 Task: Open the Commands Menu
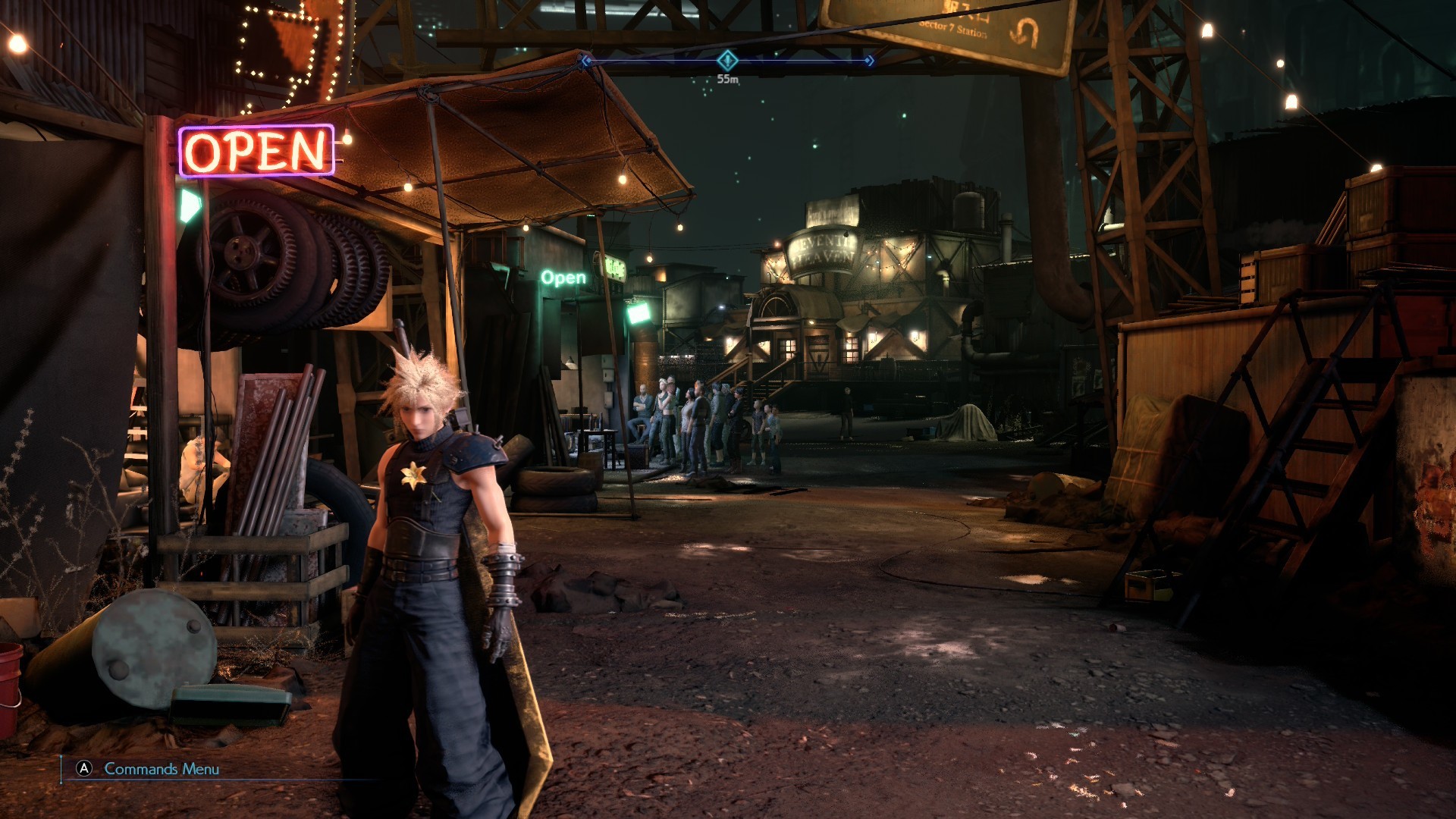pos(149,769)
